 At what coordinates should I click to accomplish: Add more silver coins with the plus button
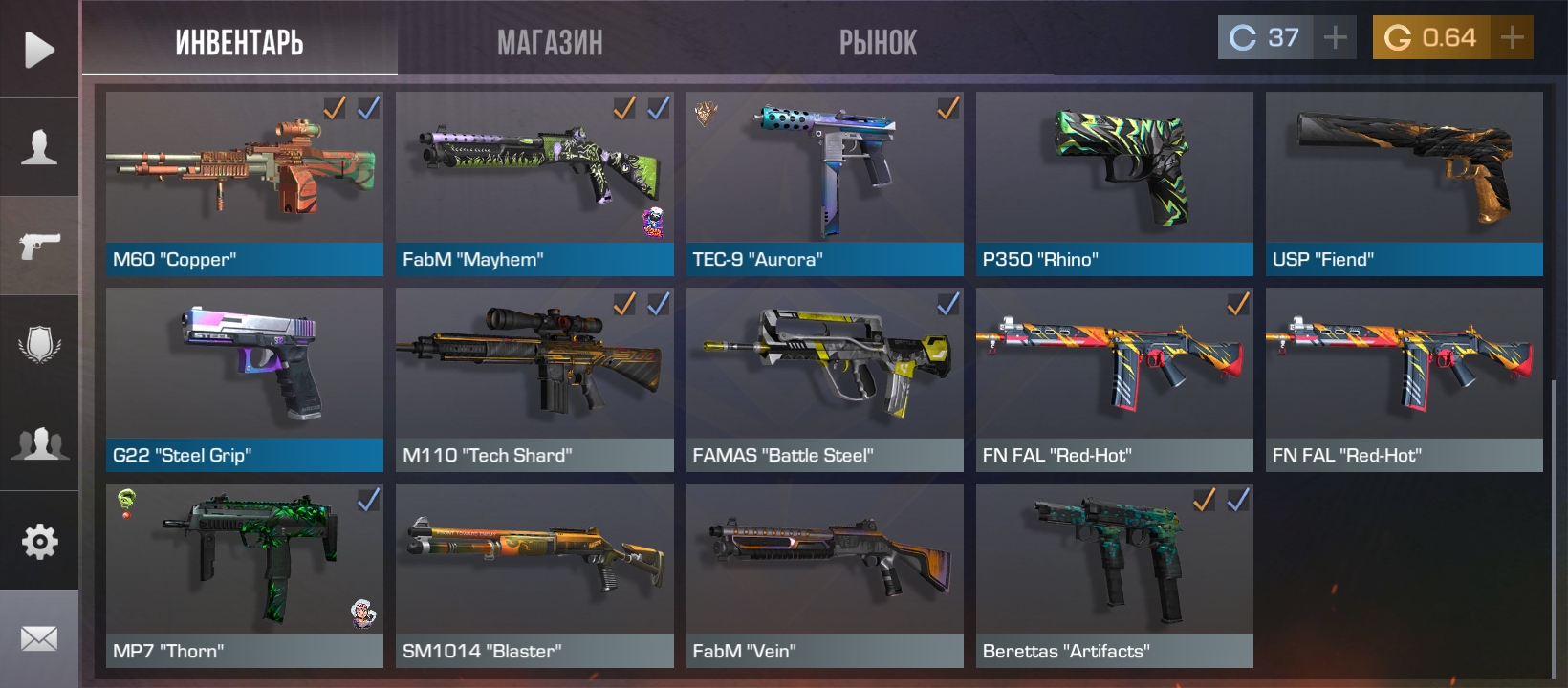[1336, 38]
